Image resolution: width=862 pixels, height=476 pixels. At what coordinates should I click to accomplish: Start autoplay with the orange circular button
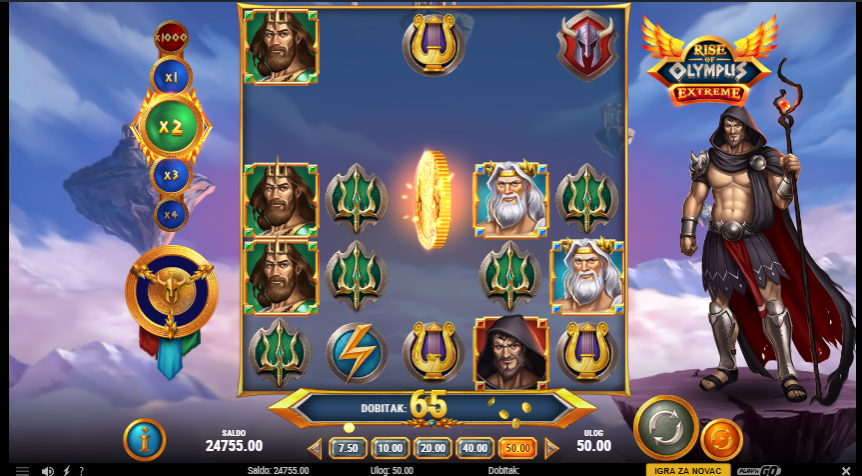[721, 439]
